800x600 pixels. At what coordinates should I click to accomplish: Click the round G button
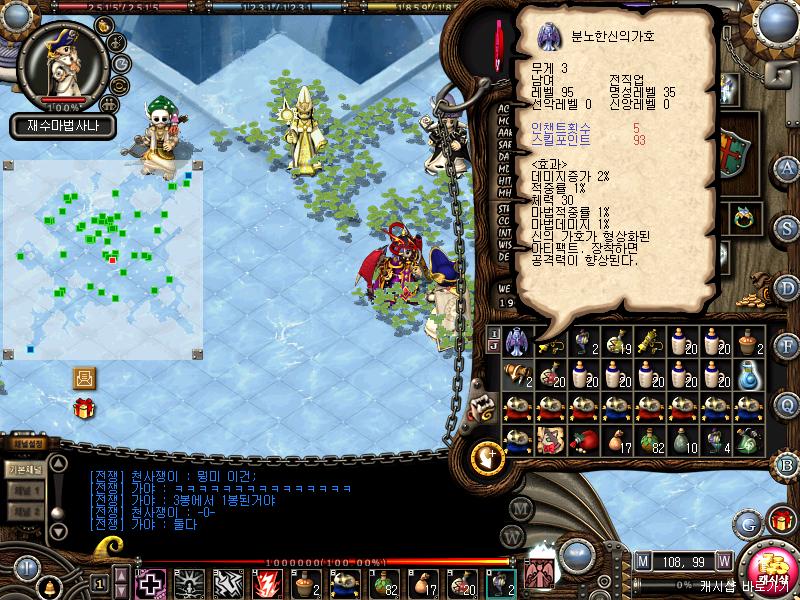pos(748,522)
